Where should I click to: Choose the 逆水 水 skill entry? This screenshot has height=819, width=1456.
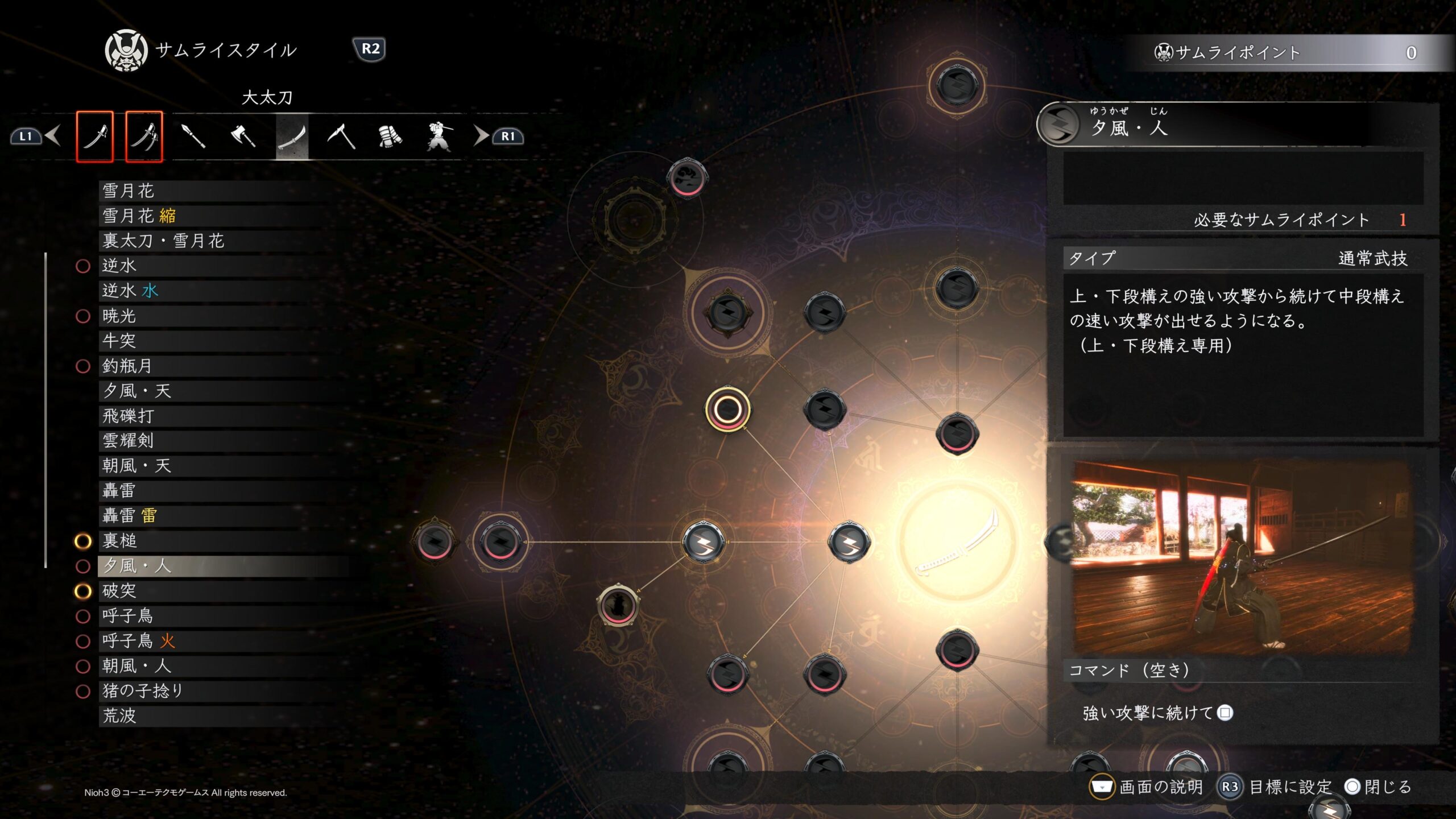coord(130,291)
